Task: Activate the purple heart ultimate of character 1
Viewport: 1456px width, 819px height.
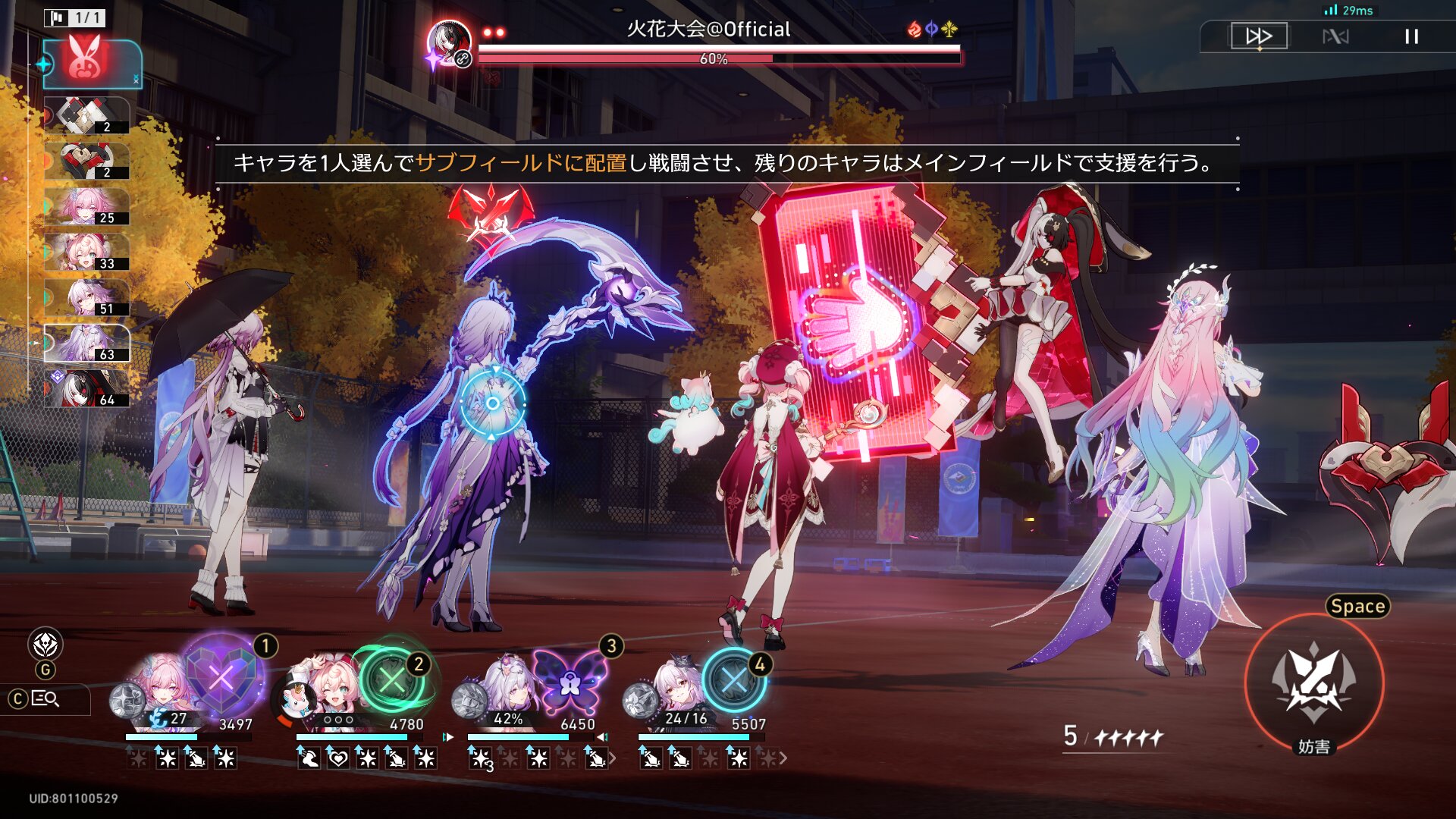Action: tap(221, 676)
